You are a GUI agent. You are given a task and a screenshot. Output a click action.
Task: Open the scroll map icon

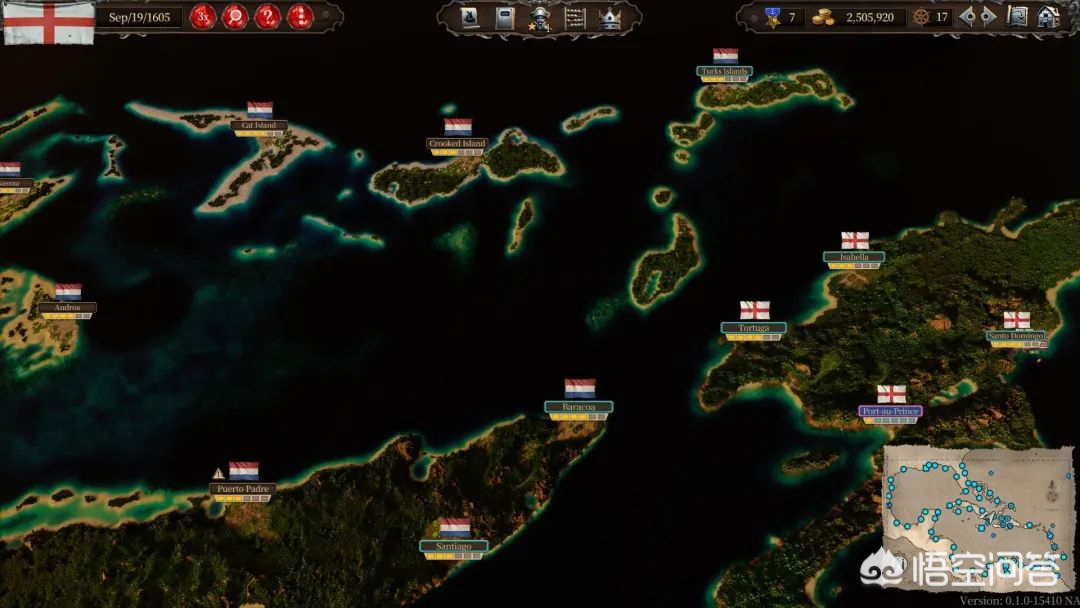[x=1017, y=17]
